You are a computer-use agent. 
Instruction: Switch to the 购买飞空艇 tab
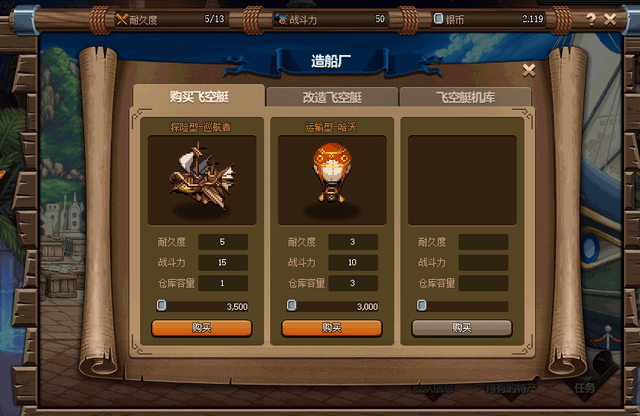197,96
